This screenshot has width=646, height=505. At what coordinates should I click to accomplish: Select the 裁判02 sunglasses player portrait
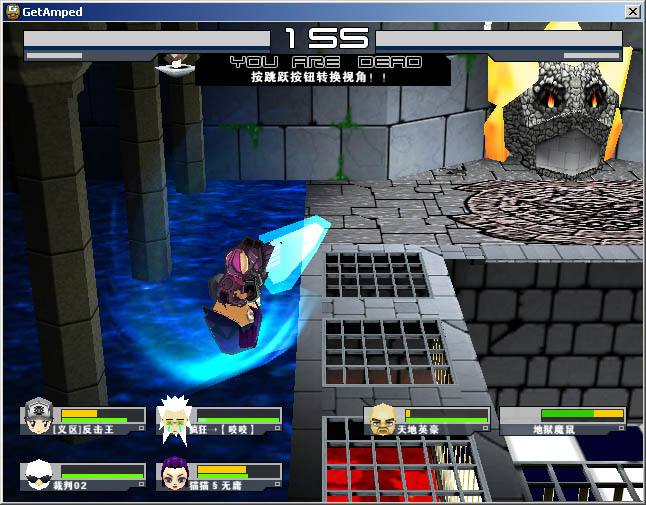point(39,474)
